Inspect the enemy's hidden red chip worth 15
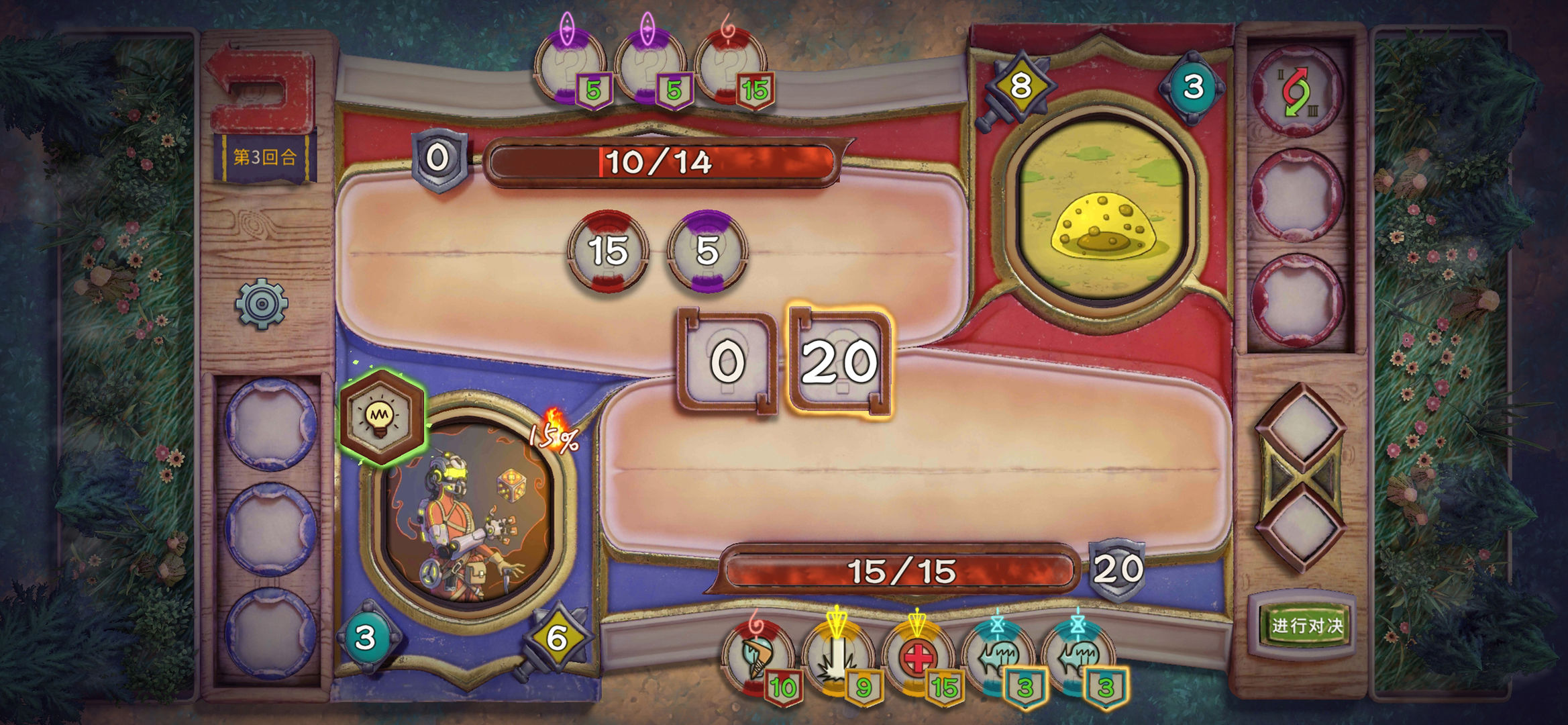 (731, 67)
